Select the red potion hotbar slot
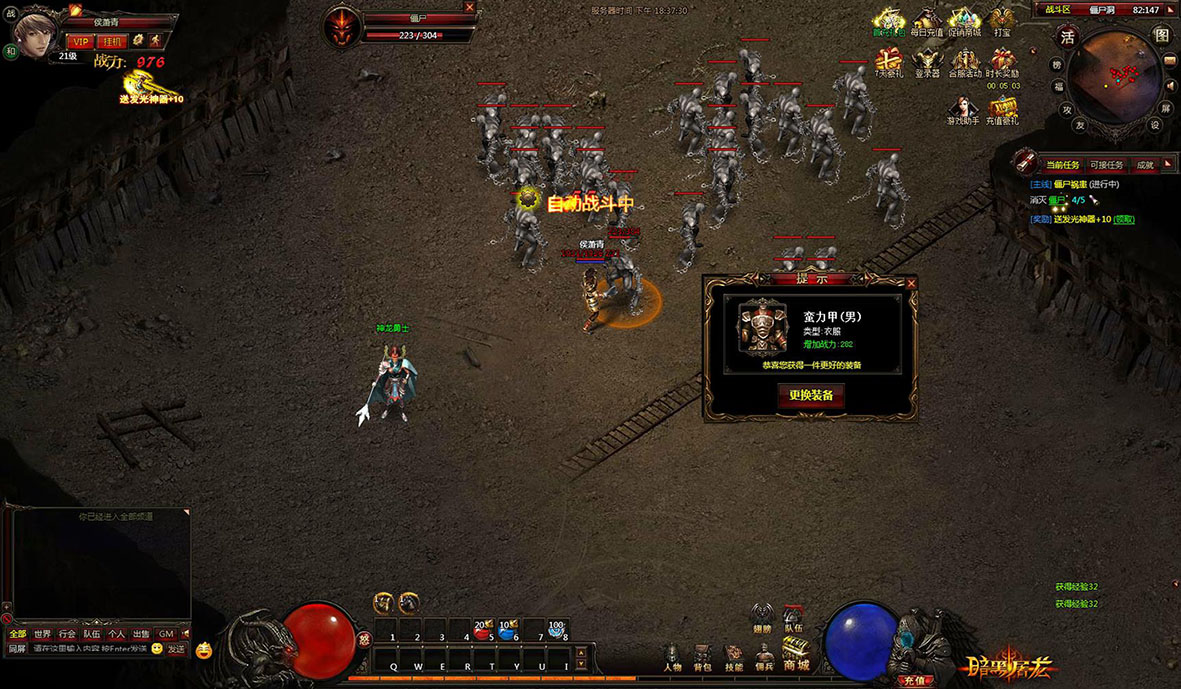 482,629
